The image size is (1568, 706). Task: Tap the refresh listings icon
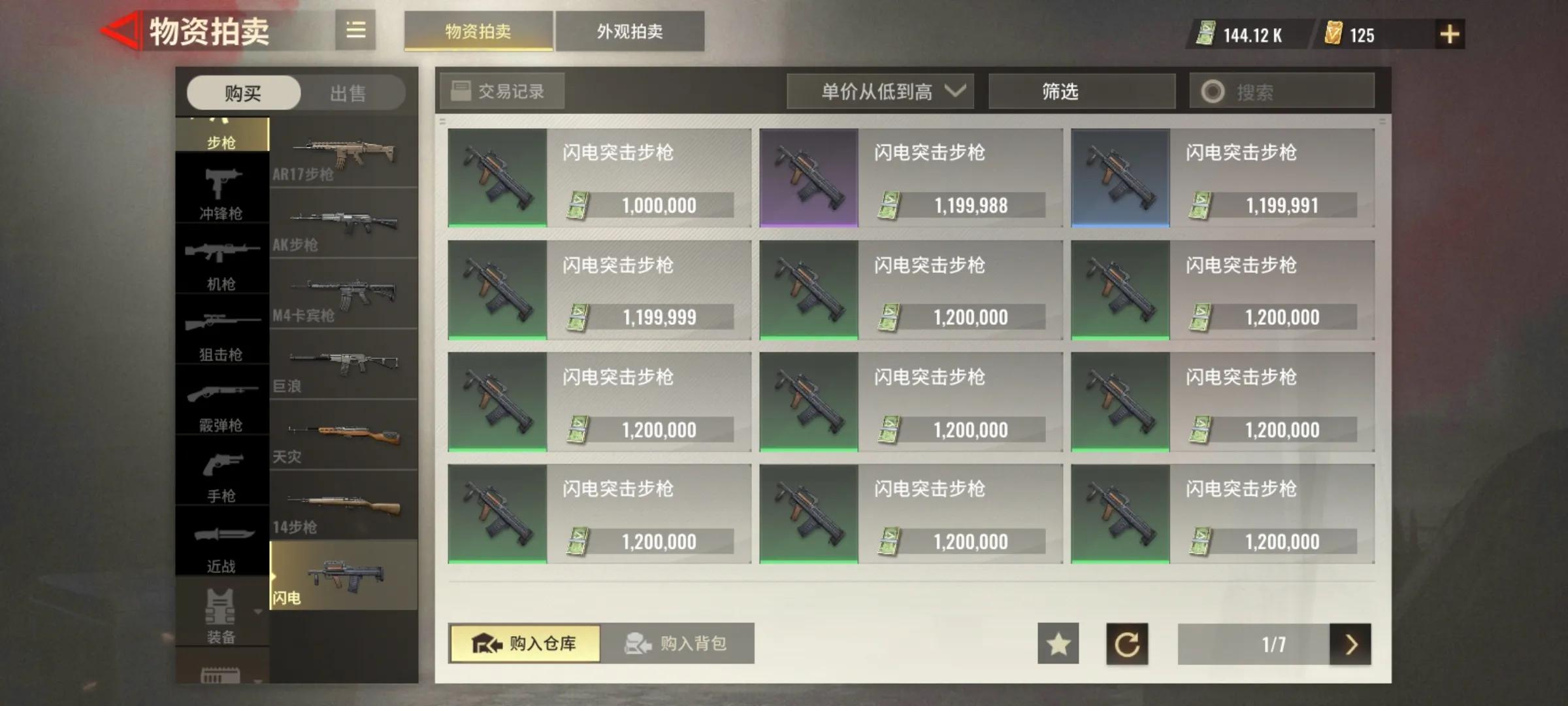coord(1128,644)
